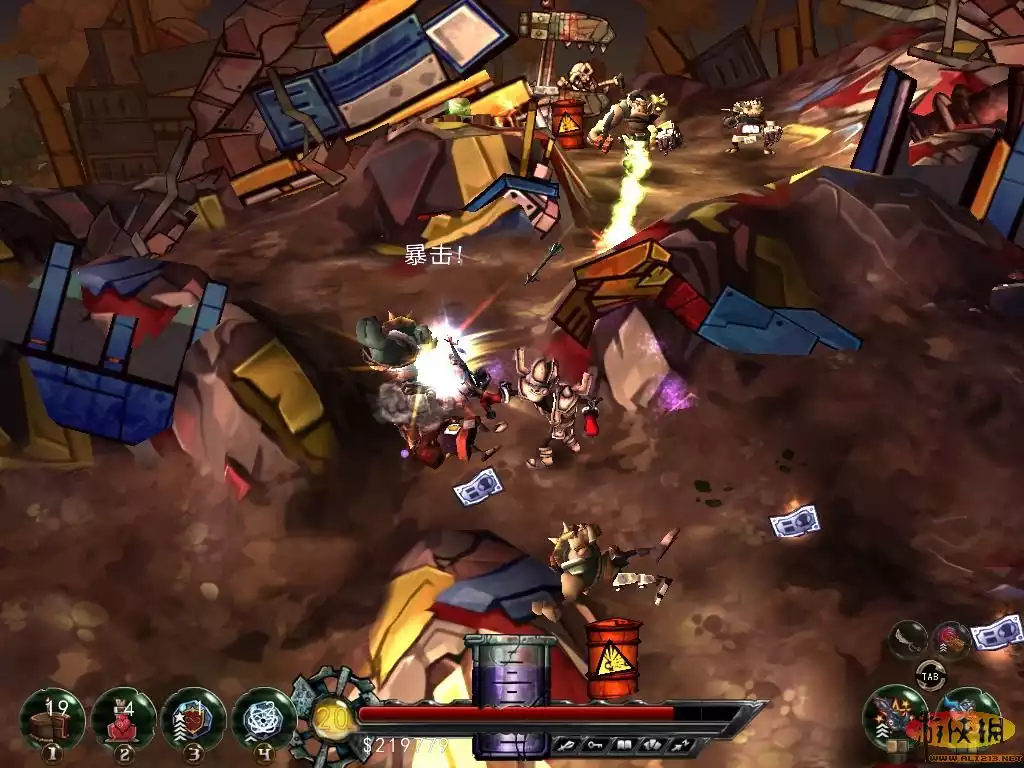Viewport: 1024px width, 768px height.
Task: Use the red potion with count 4
Action: (x=123, y=718)
